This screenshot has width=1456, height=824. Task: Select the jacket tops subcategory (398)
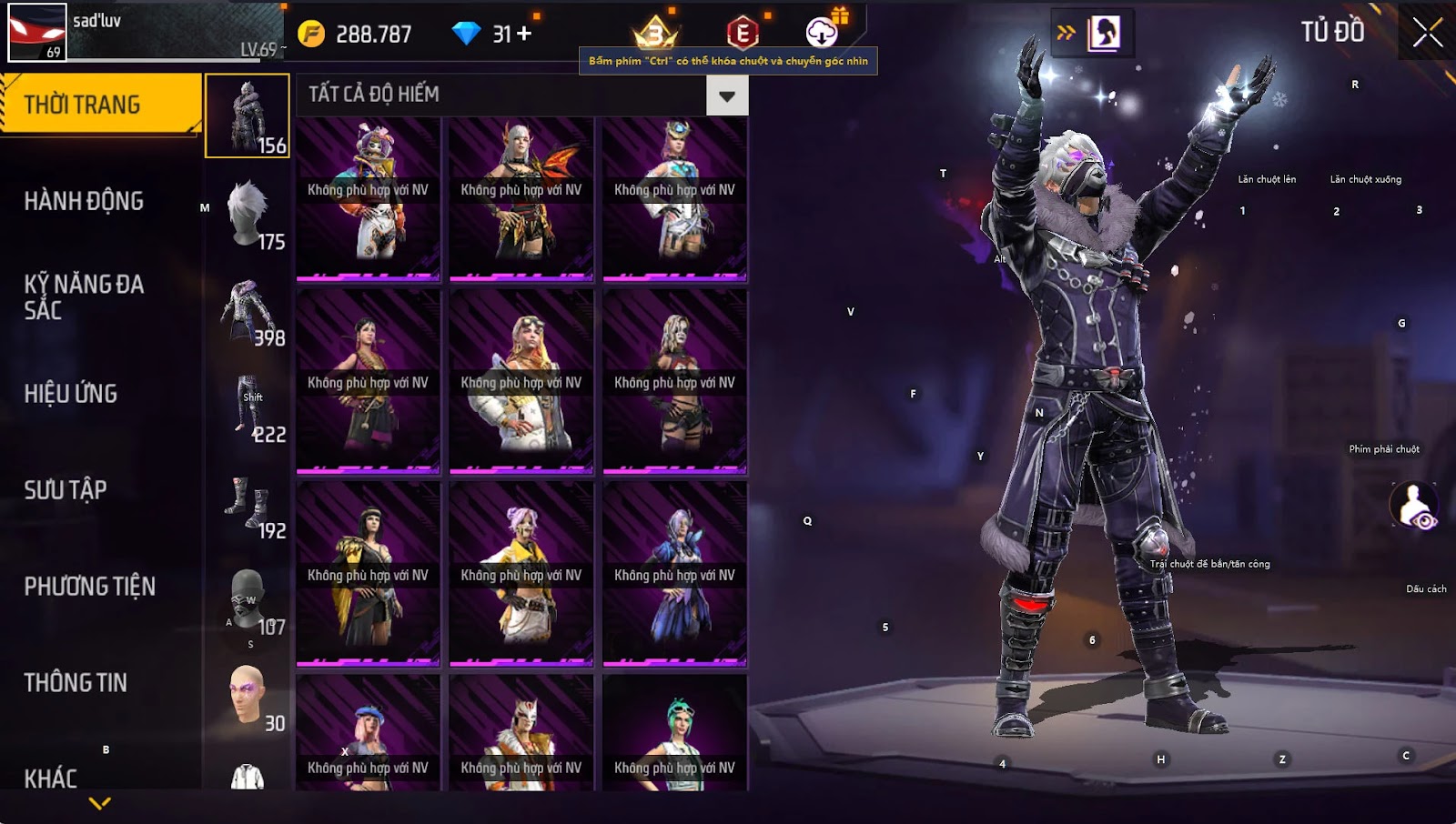(x=248, y=309)
